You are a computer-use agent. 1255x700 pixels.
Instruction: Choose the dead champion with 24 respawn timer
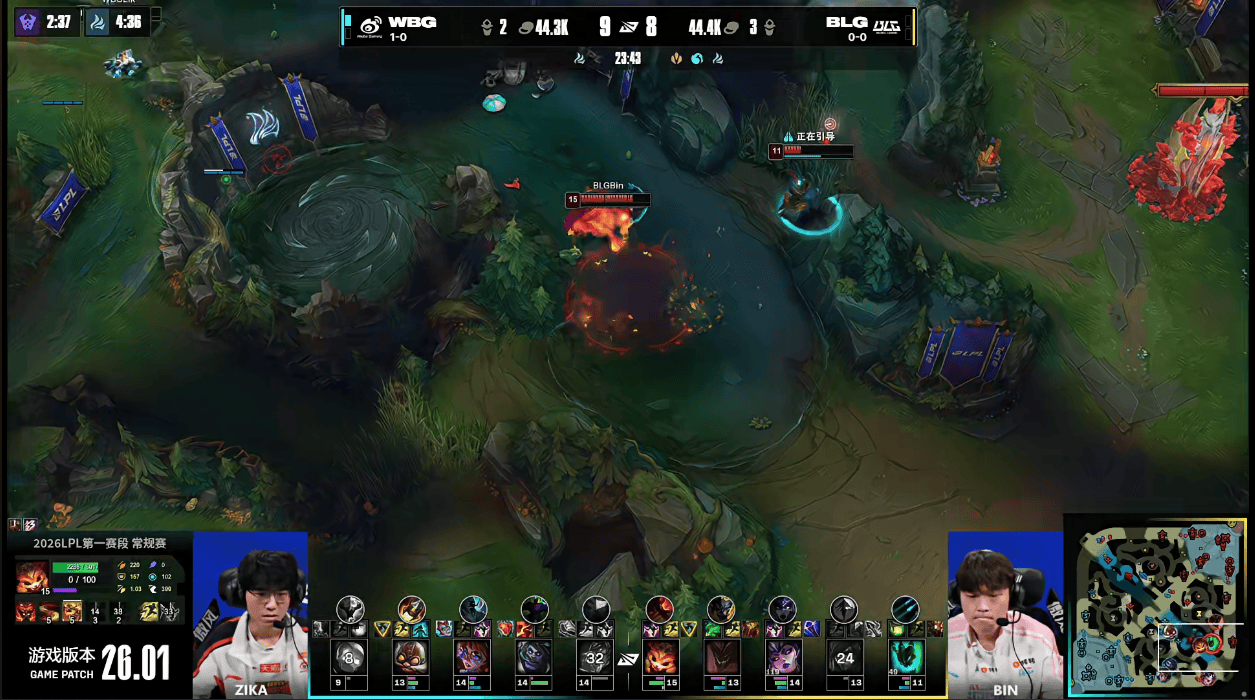(x=844, y=658)
